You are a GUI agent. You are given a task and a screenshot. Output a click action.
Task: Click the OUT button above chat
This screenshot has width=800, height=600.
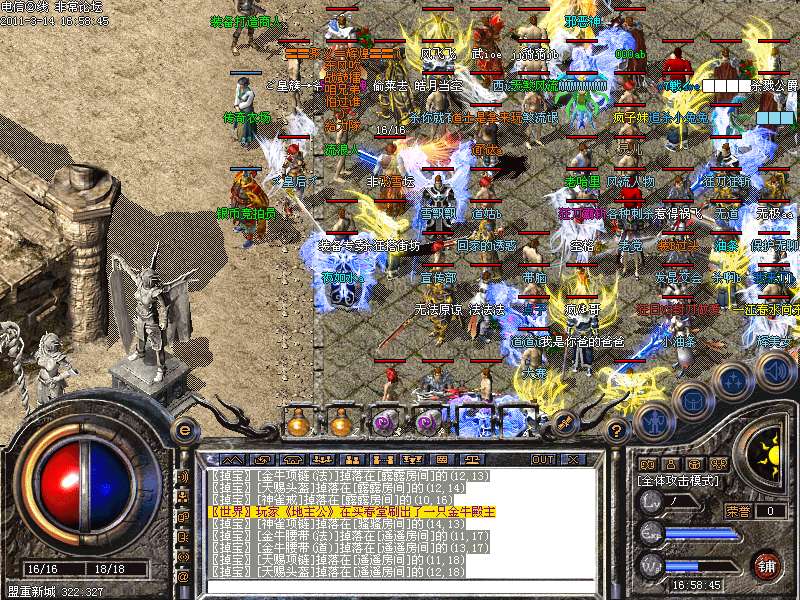tap(543, 459)
